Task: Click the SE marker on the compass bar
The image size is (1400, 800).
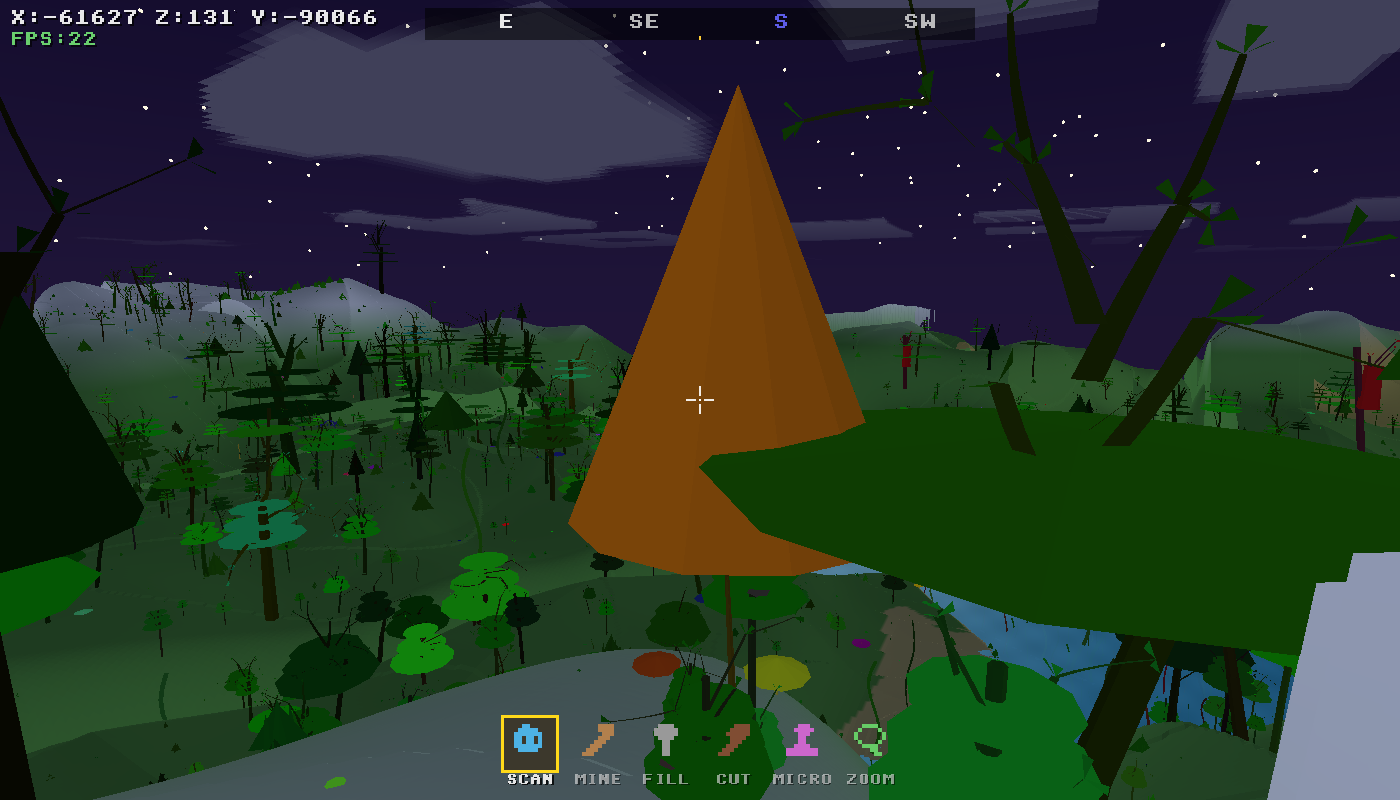Action: tap(644, 20)
